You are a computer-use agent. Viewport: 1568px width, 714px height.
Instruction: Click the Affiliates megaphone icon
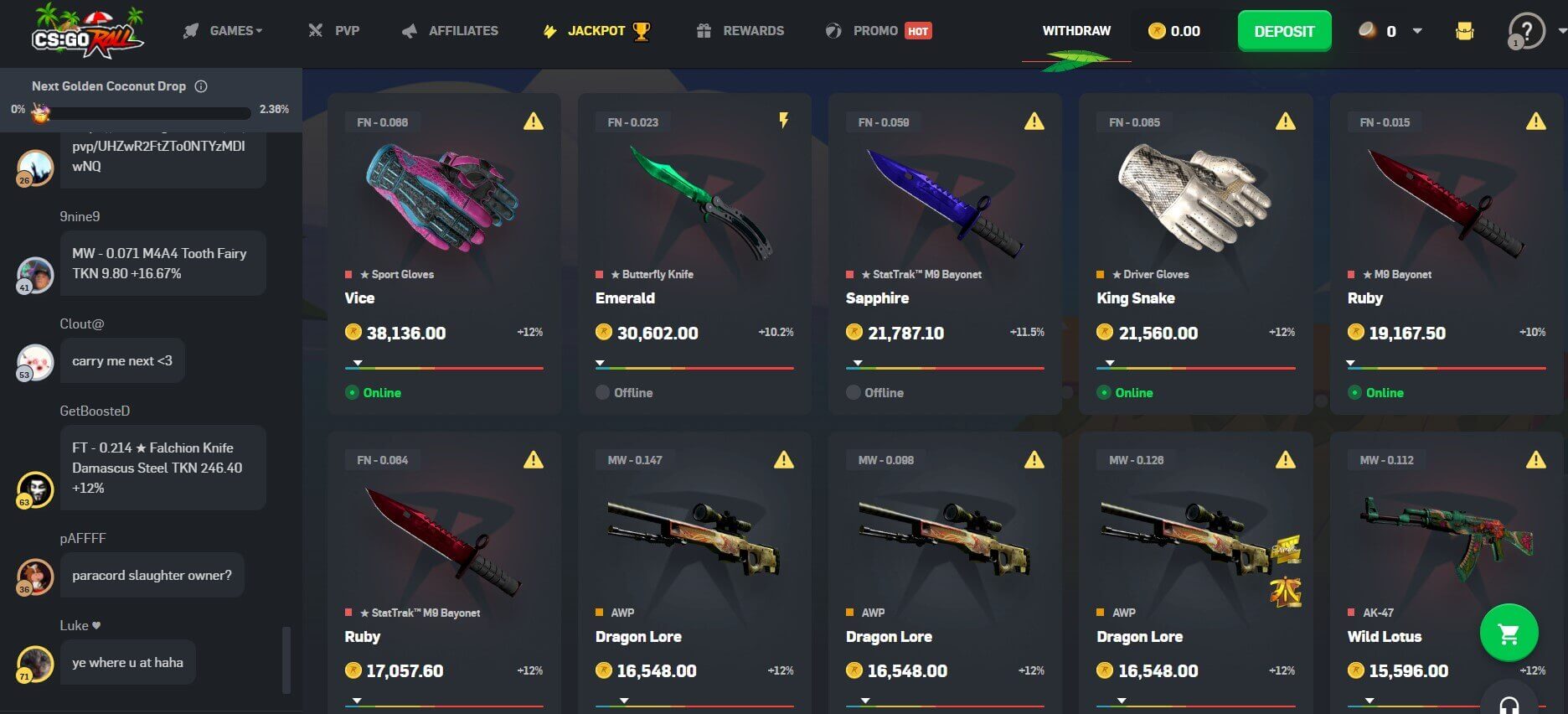click(408, 30)
